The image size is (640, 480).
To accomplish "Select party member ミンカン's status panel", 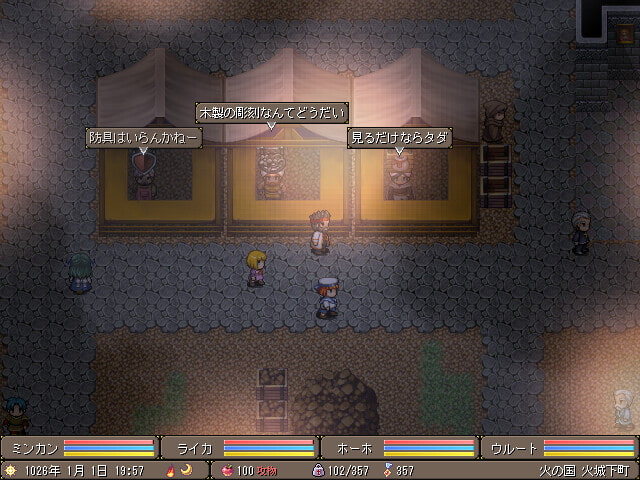I will coord(80,447).
